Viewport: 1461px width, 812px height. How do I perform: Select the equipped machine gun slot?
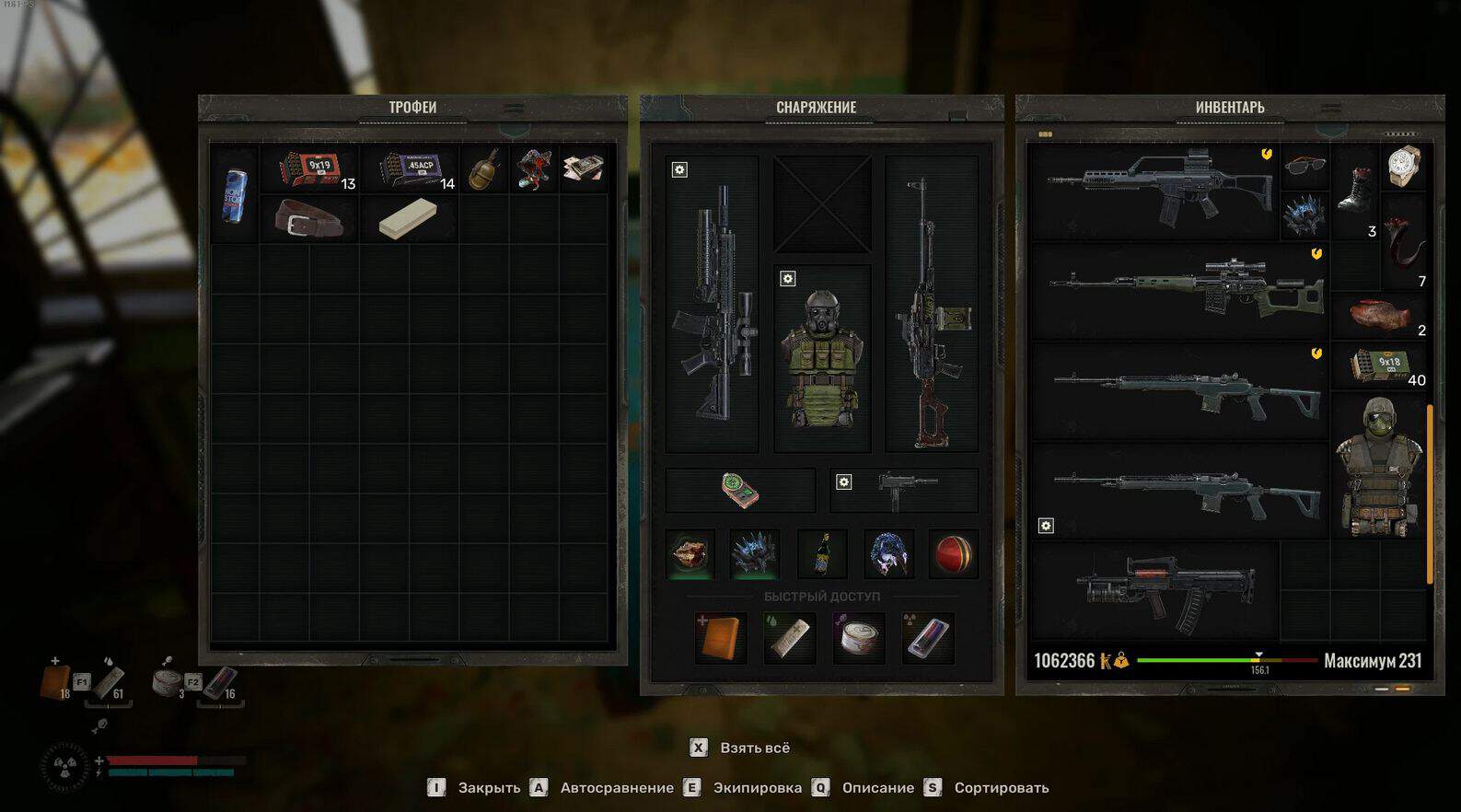click(x=932, y=304)
